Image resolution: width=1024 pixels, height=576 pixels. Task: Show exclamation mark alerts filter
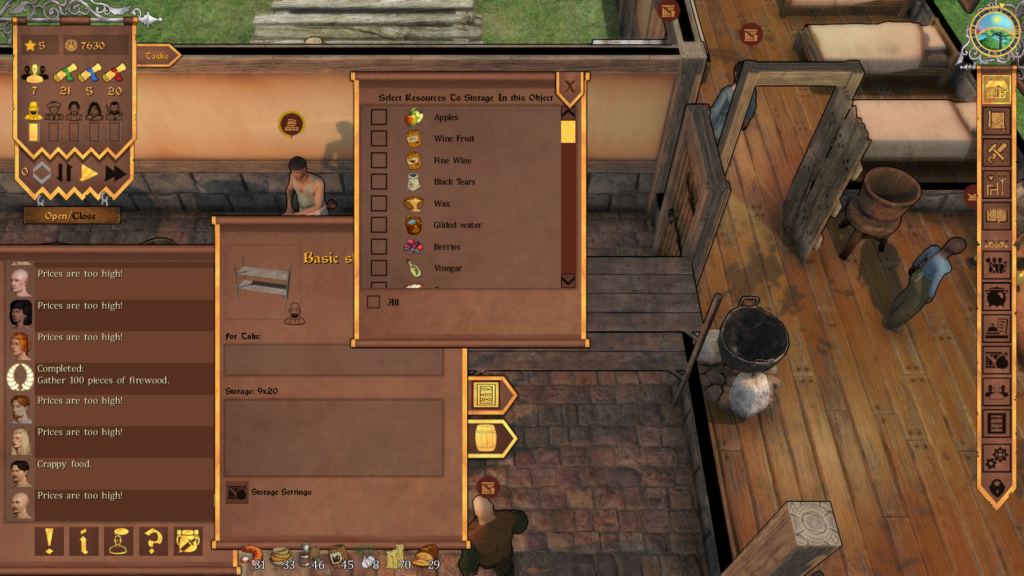point(49,541)
